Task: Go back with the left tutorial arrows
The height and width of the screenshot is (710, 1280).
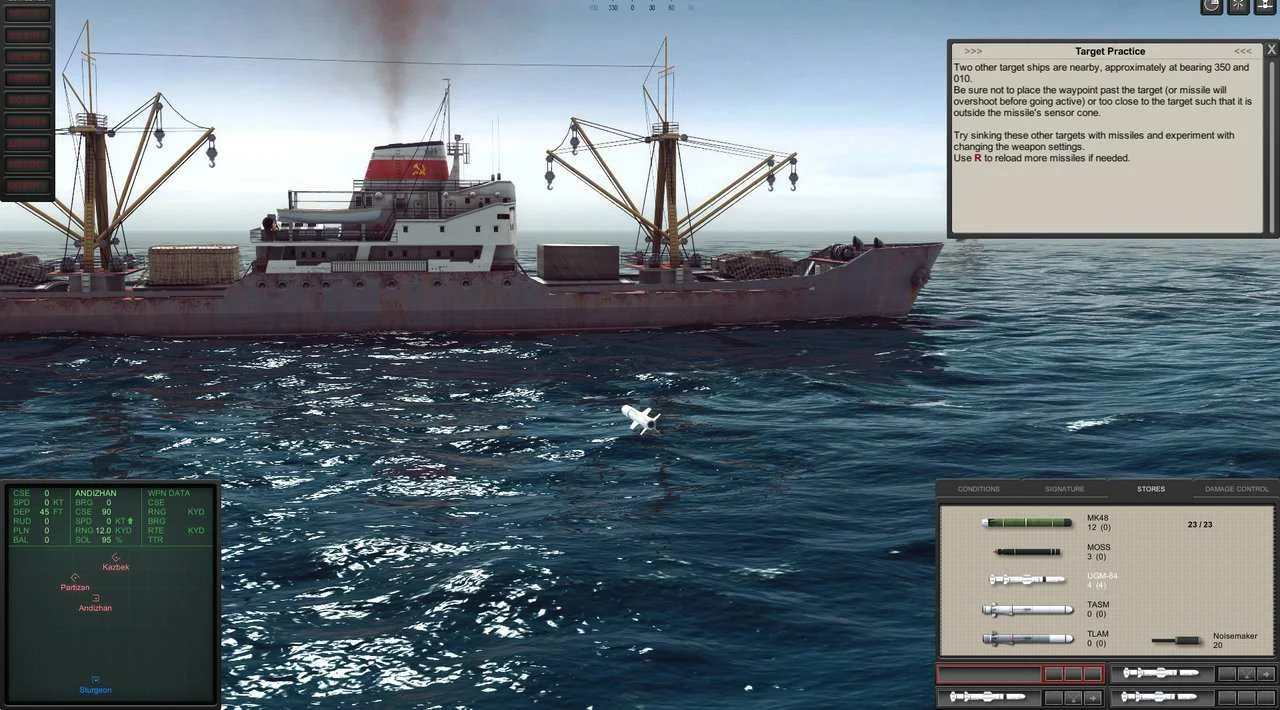Action: point(973,51)
